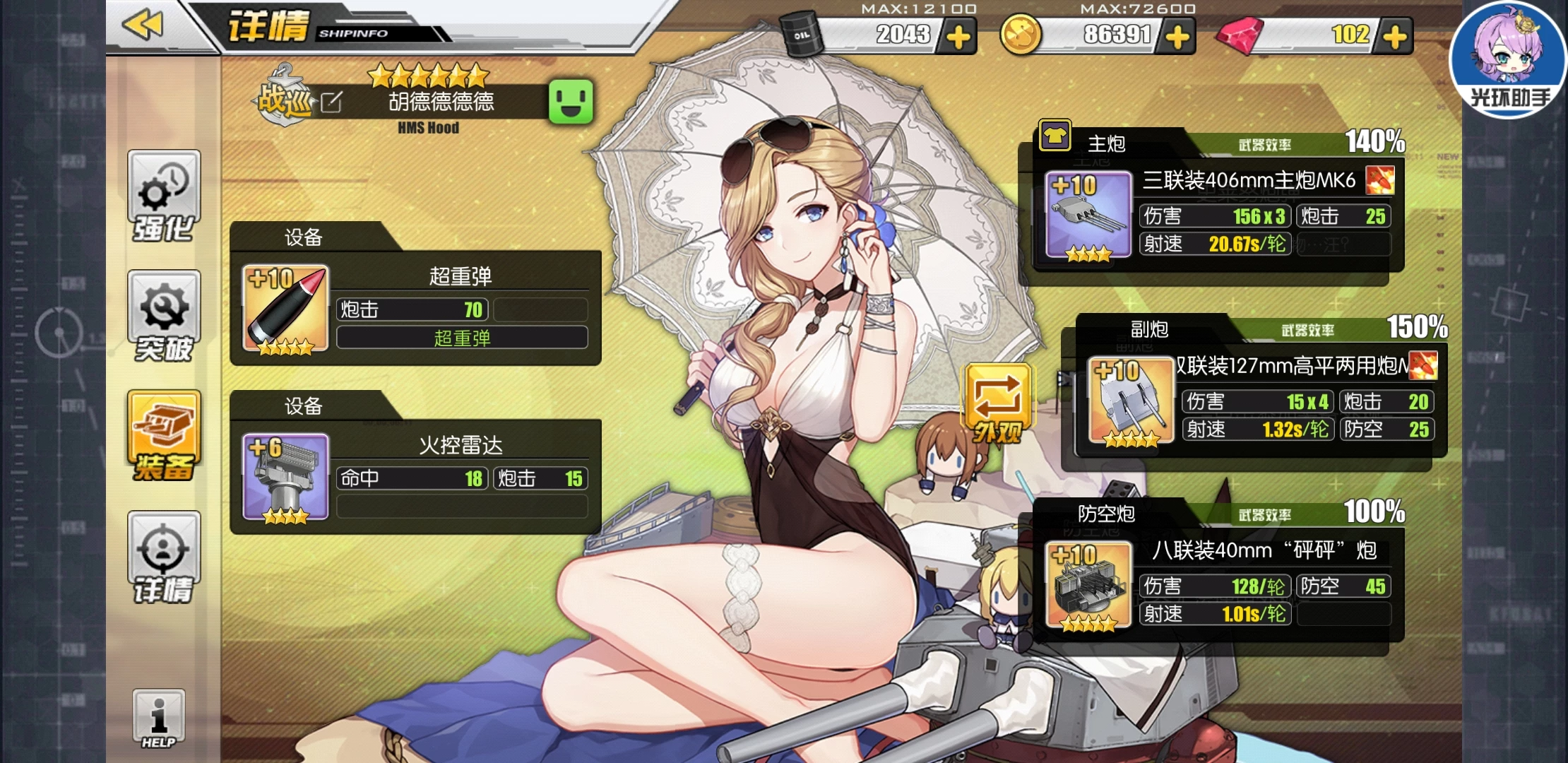Open the 详情 details tab
The width and height of the screenshot is (1568, 763).
click(x=164, y=557)
